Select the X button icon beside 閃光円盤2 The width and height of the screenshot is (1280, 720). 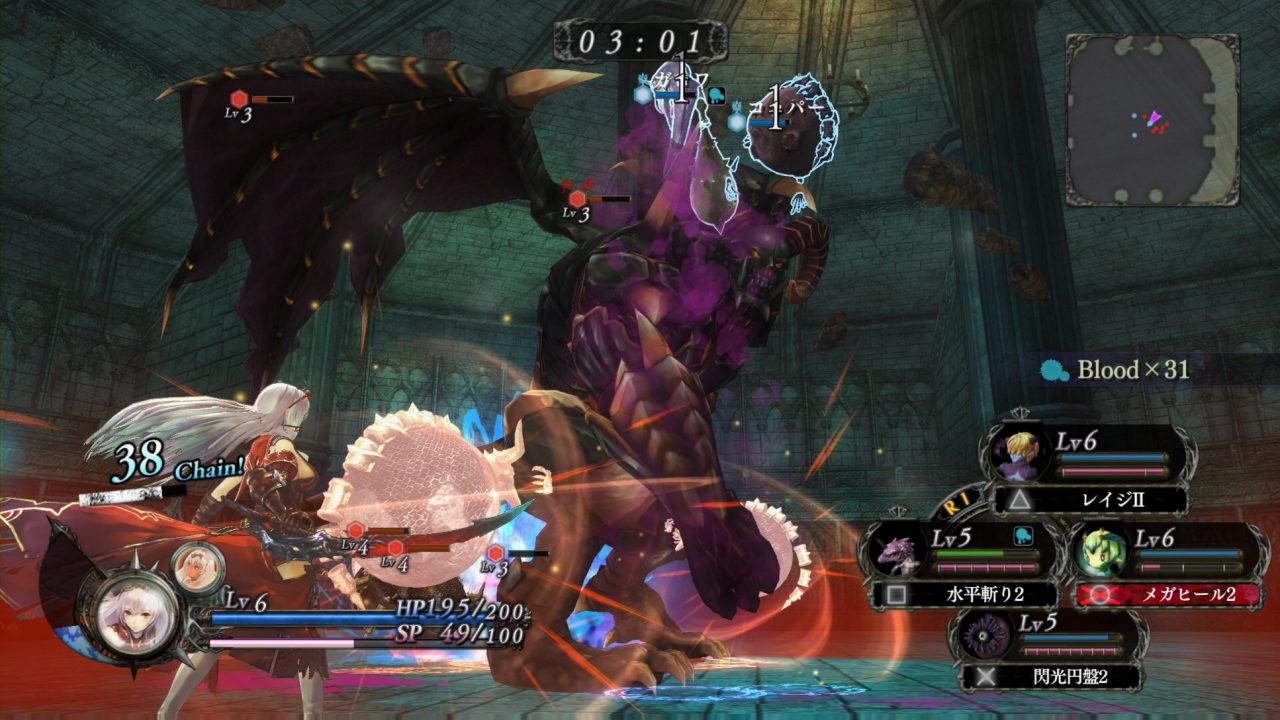985,677
